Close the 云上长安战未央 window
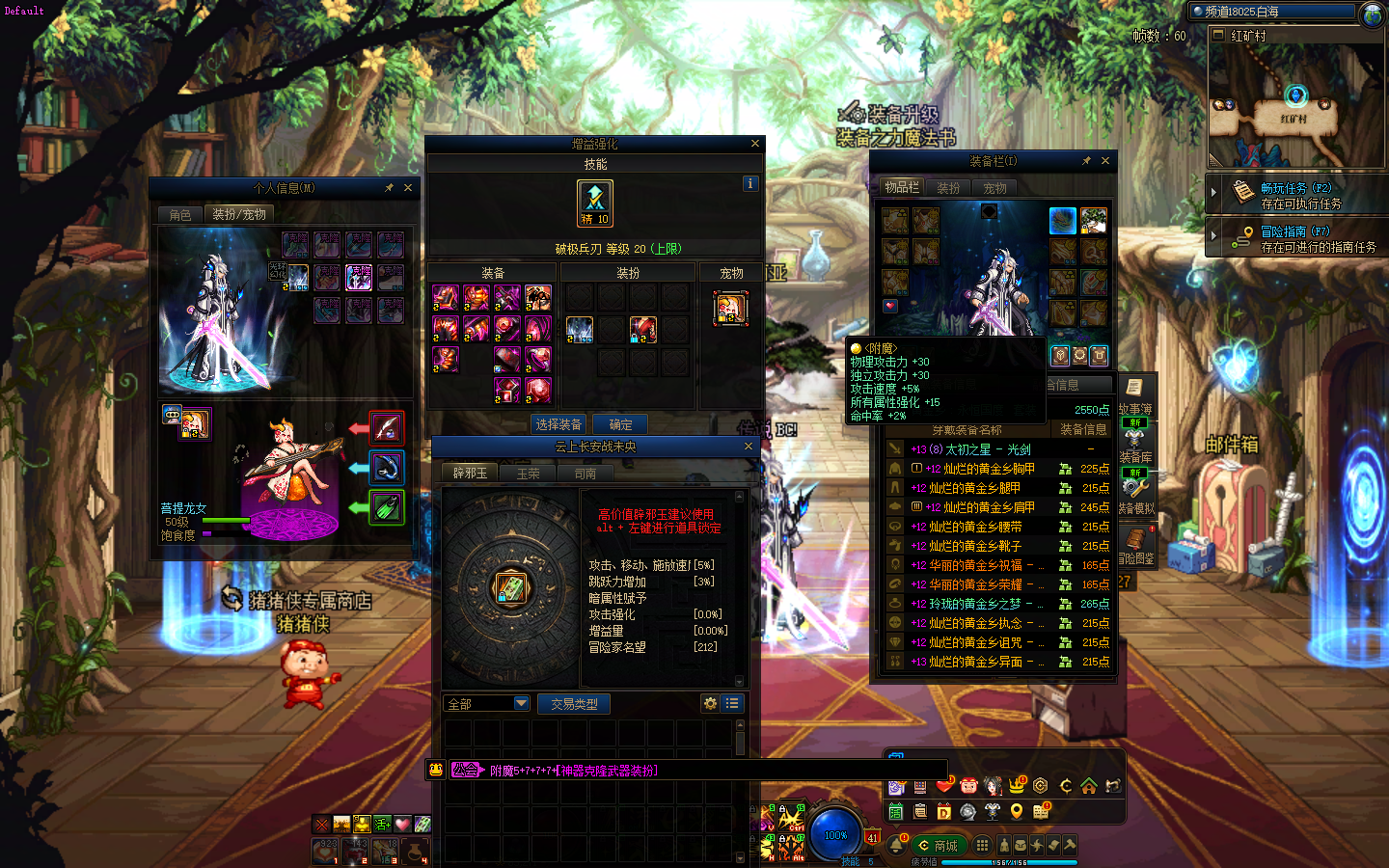 (x=749, y=447)
